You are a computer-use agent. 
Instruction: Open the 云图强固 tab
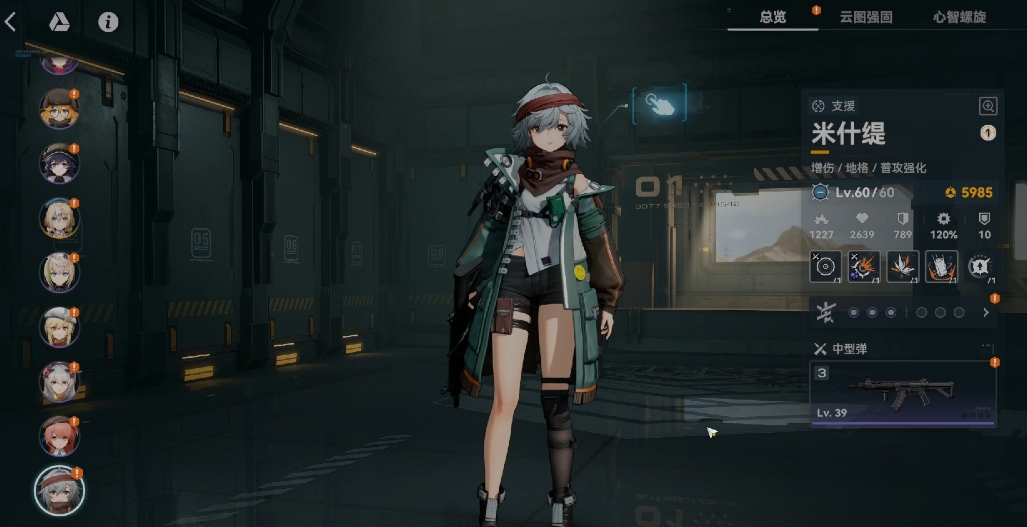[866, 17]
